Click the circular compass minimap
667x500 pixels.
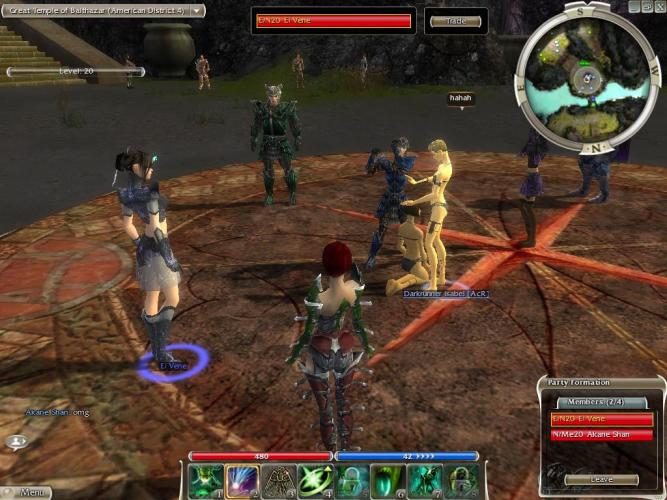[x=583, y=76]
